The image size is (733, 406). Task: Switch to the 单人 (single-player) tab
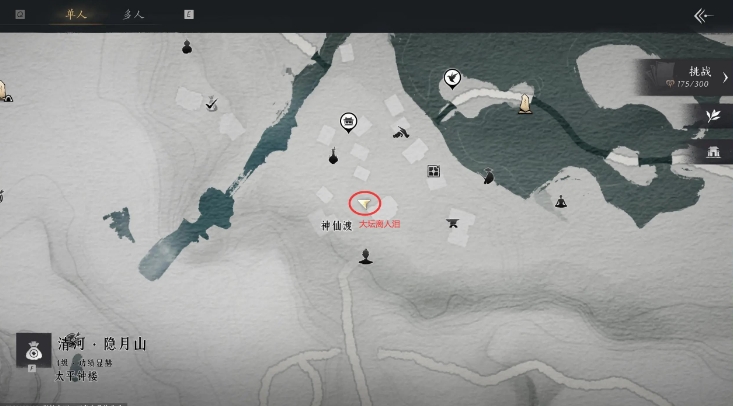(73, 15)
